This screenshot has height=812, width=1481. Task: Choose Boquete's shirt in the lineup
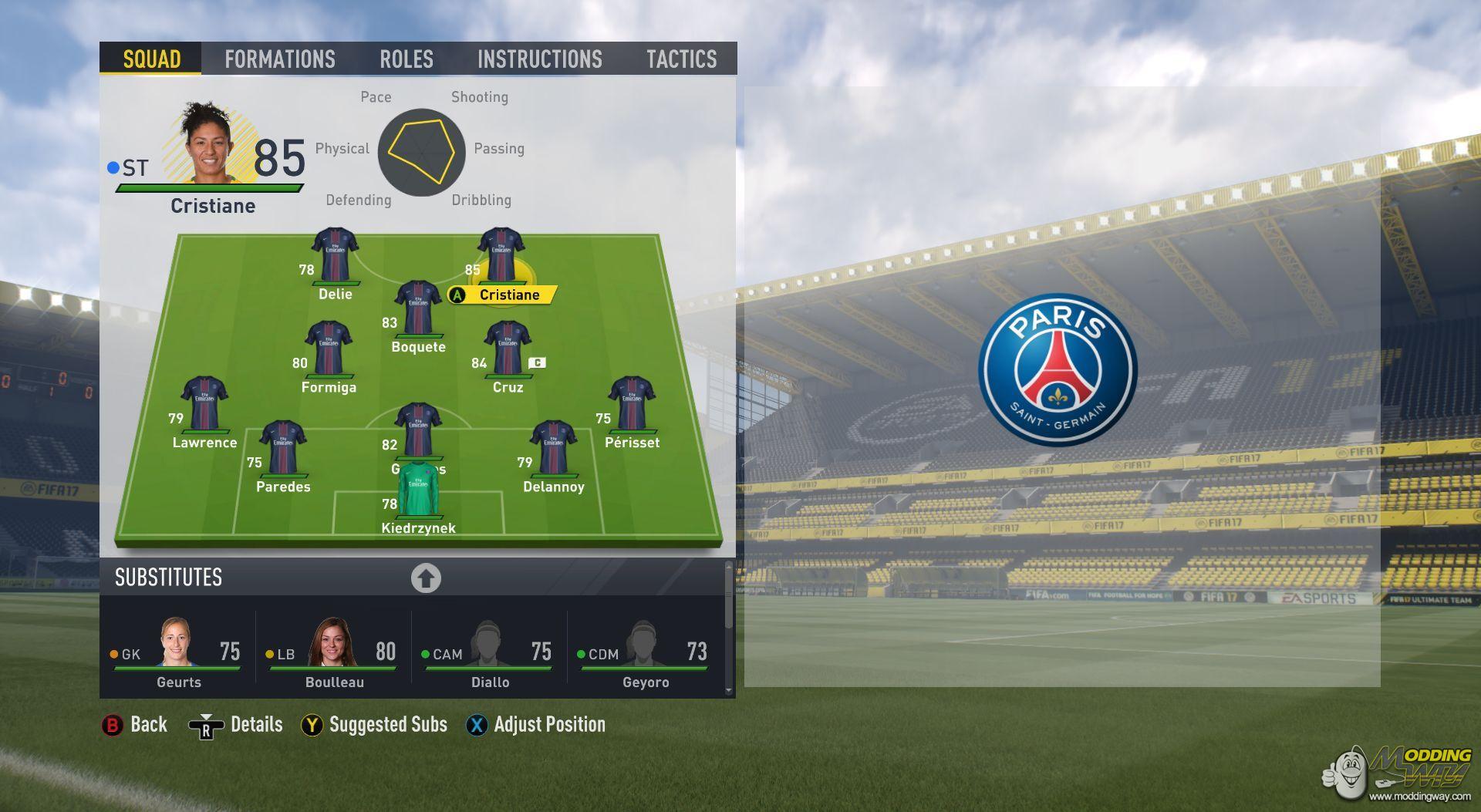[x=418, y=308]
